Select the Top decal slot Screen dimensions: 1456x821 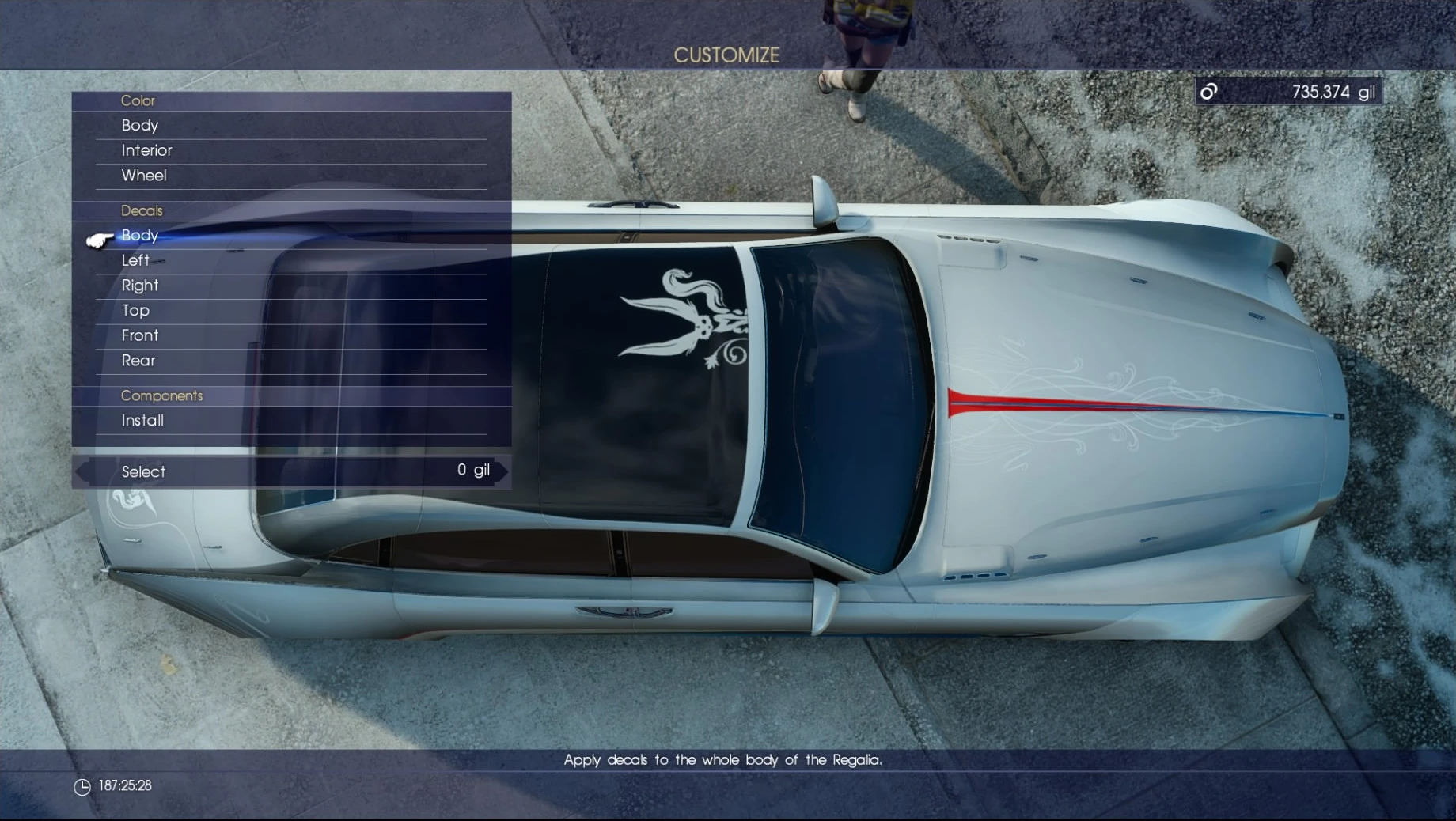tap(134, 310)
